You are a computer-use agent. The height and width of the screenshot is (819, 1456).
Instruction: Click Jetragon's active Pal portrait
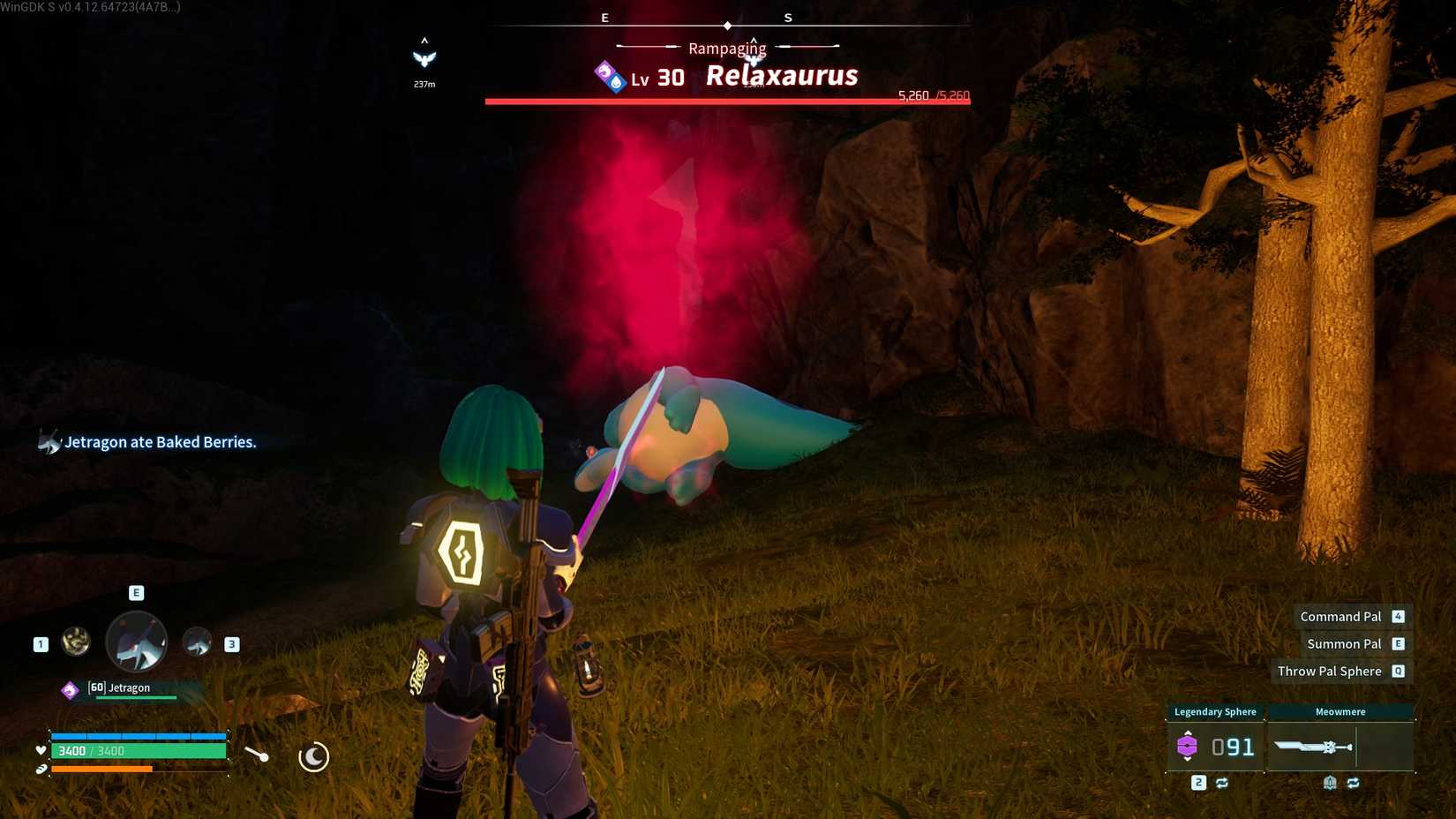point(136,642)
